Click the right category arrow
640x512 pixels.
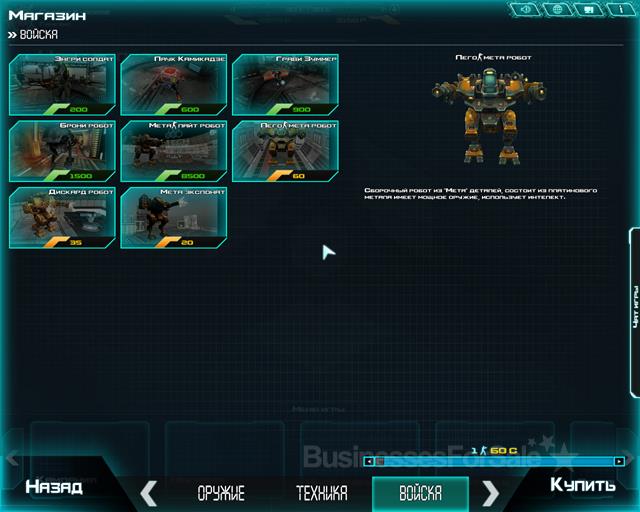(x=491, y=492)
